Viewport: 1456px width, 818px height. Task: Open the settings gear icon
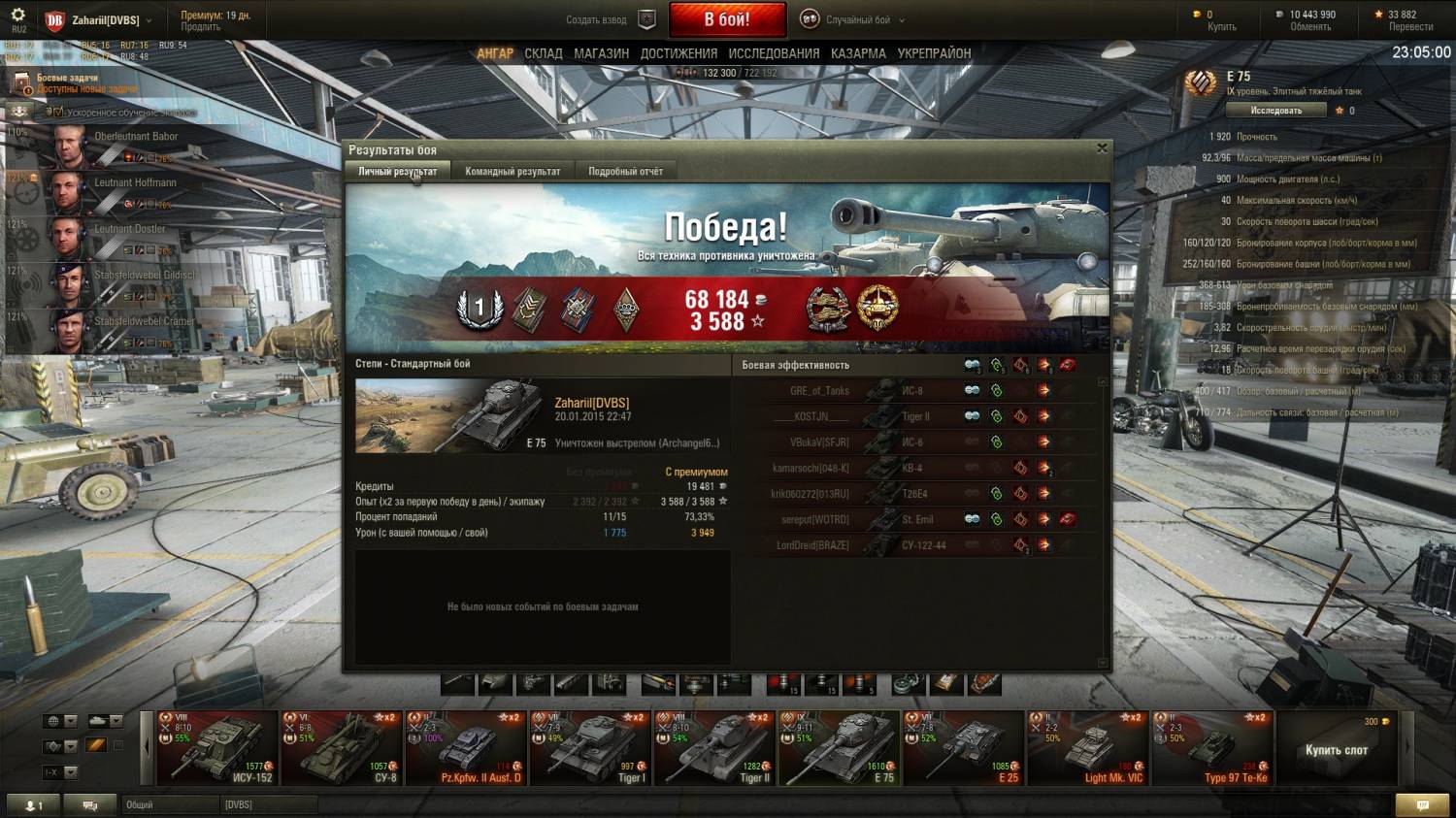[x=18, y=16]
